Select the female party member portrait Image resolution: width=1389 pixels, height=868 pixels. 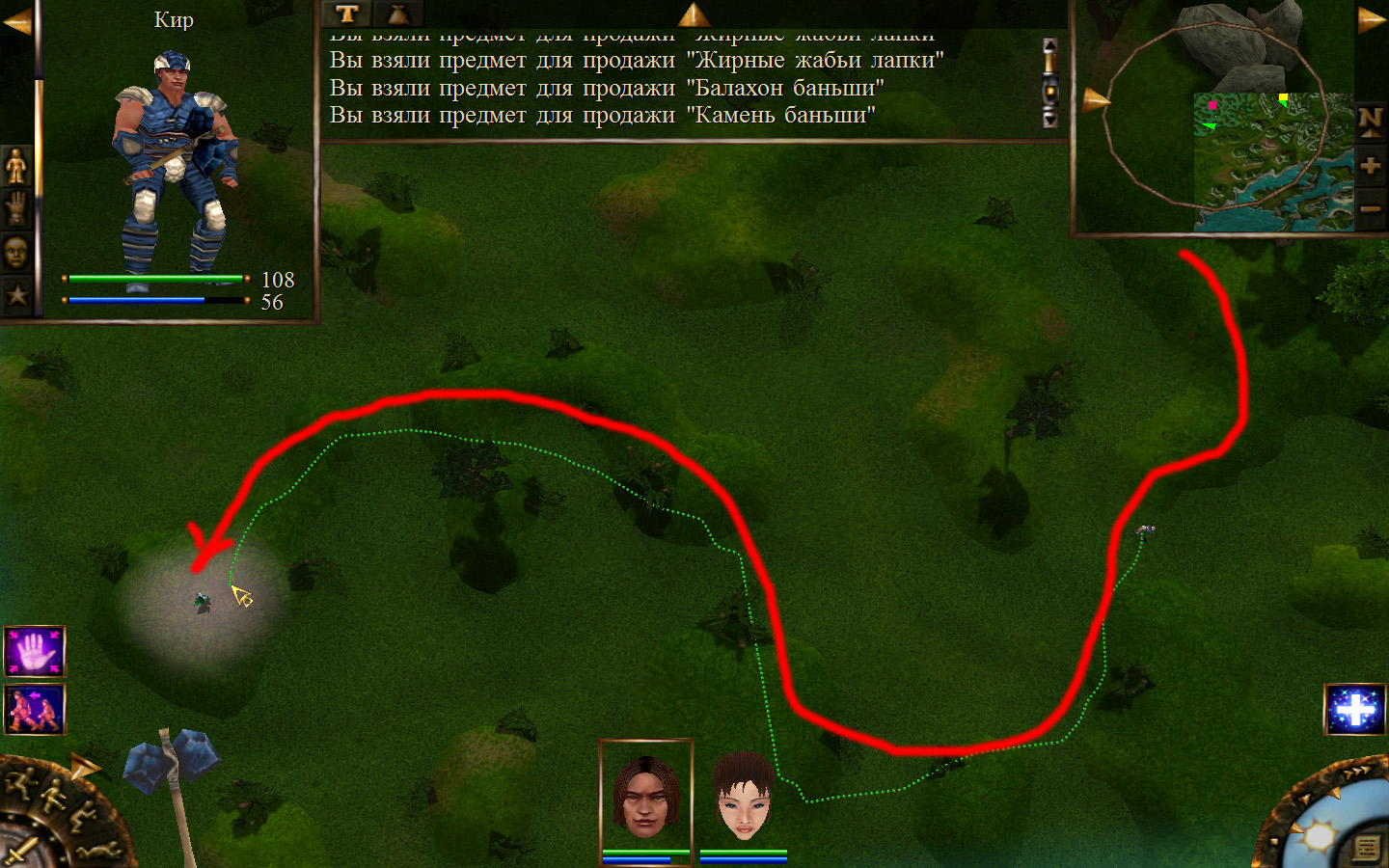point(744,796)
